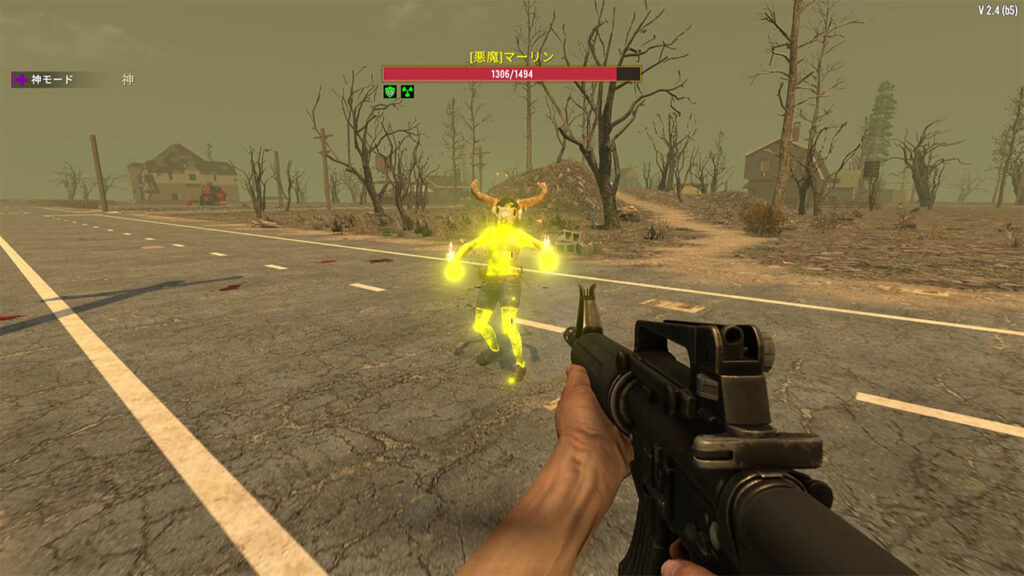
Task: Click the green radiation status icon
Action: (x=407, y=92)
